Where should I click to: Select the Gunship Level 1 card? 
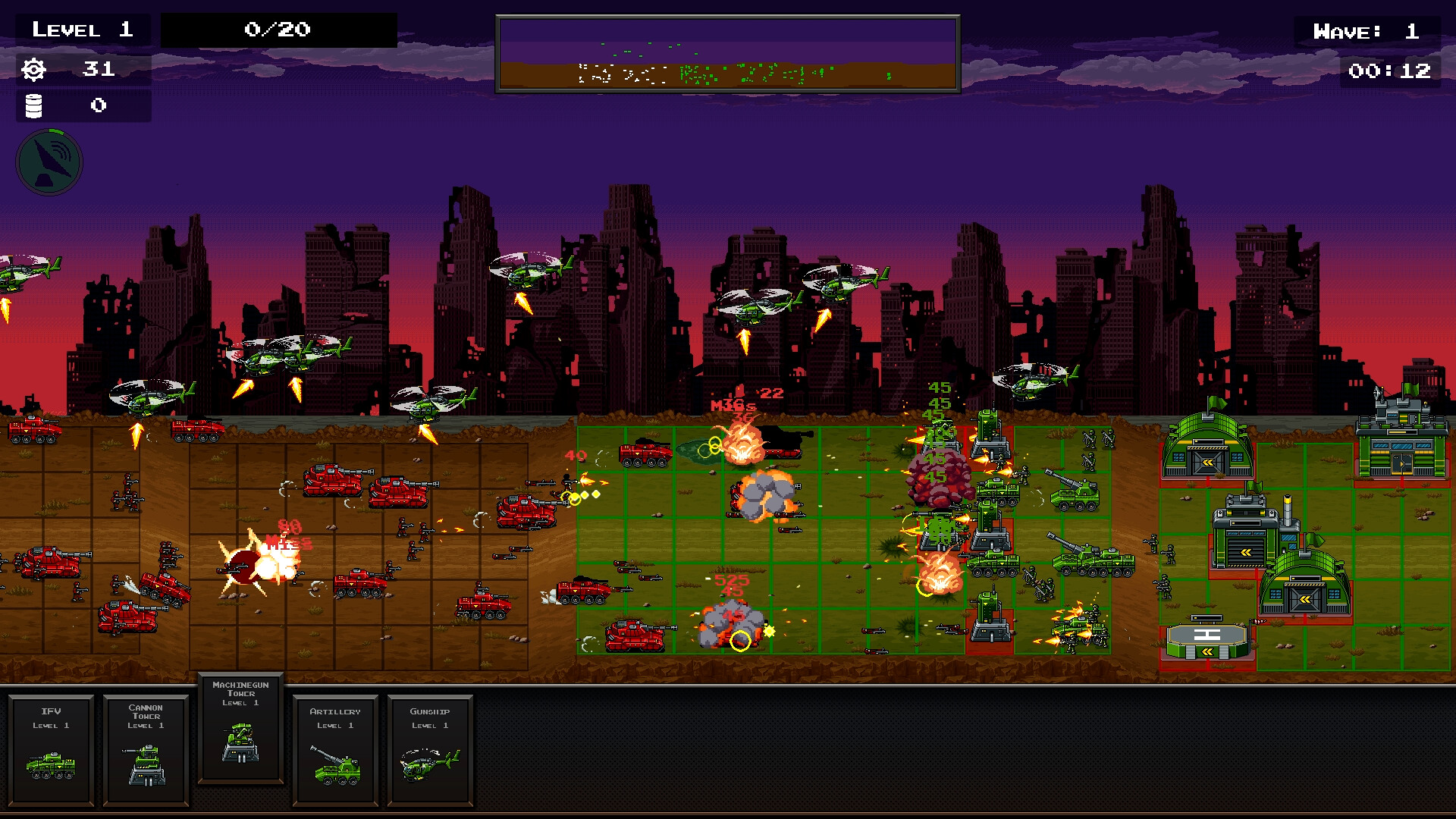429,751
